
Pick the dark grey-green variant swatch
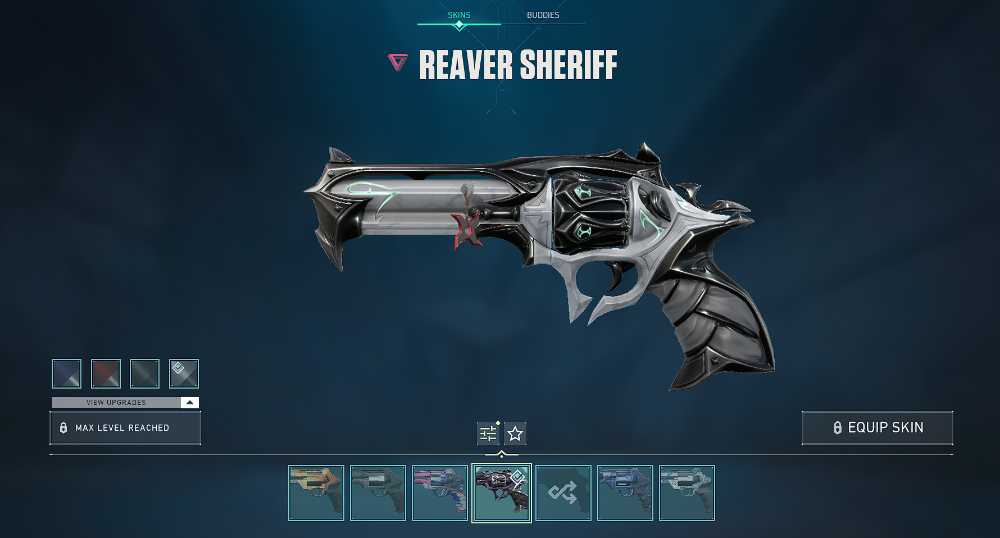click(145, 374)
